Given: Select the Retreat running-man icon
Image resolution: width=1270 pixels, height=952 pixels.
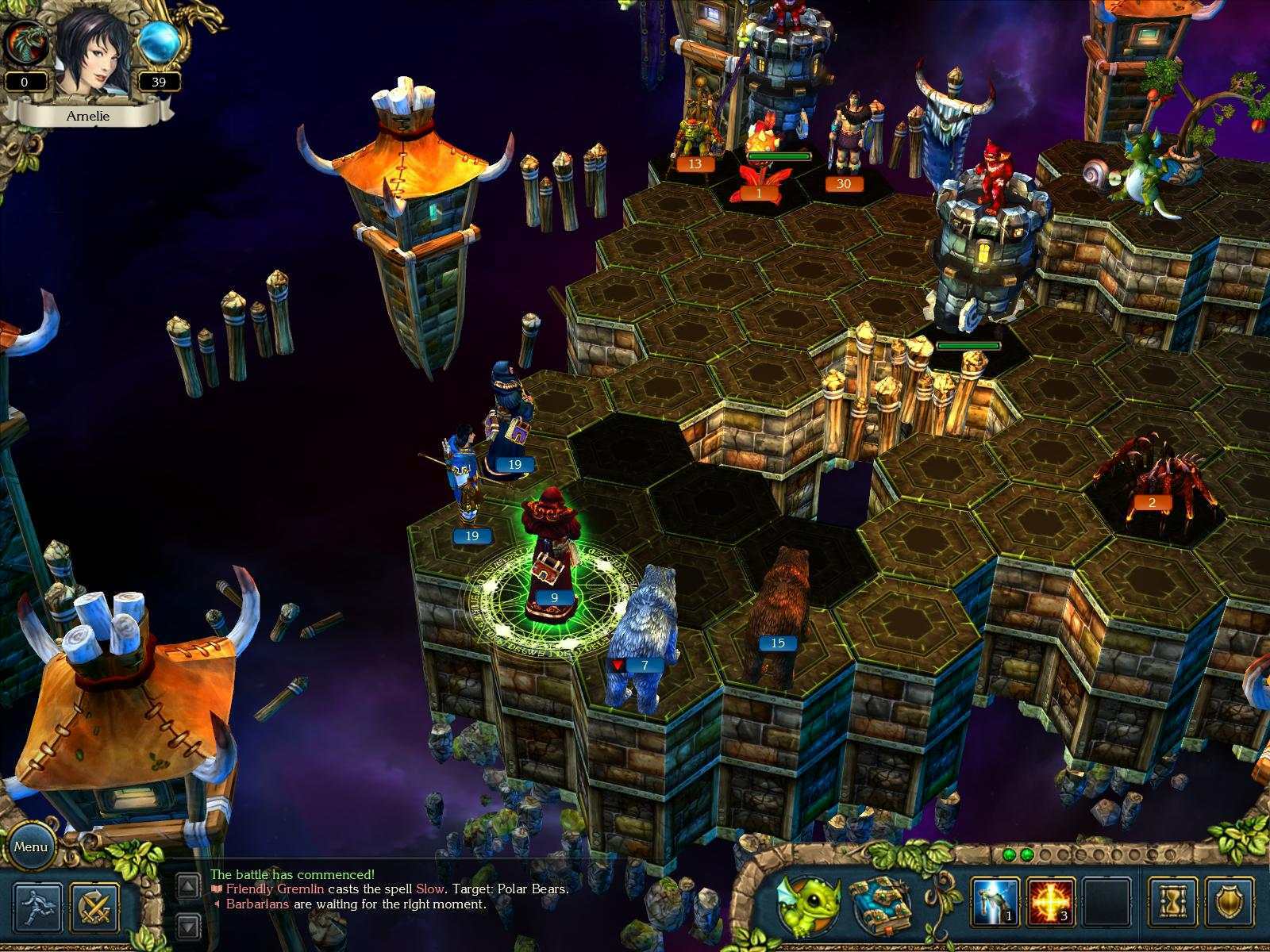Looking at the screenshot, I should tap(37, 906).
